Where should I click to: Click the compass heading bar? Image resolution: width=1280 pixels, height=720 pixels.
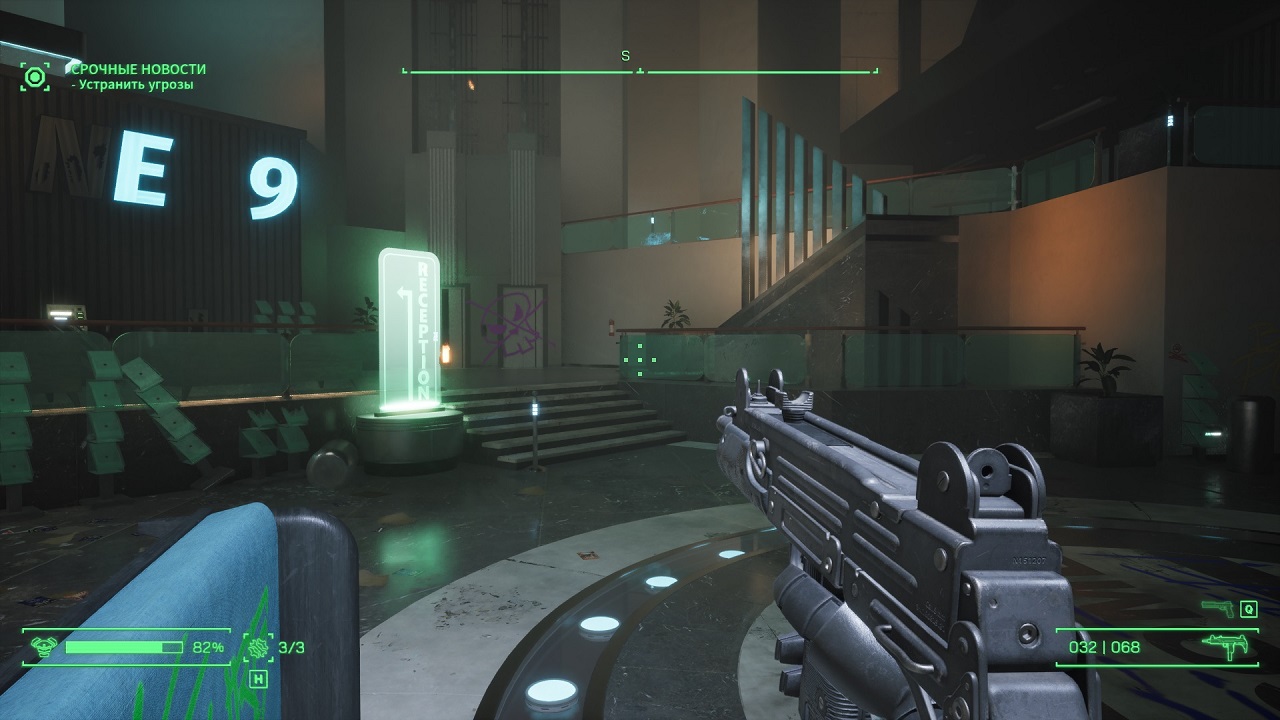[640, 70]
